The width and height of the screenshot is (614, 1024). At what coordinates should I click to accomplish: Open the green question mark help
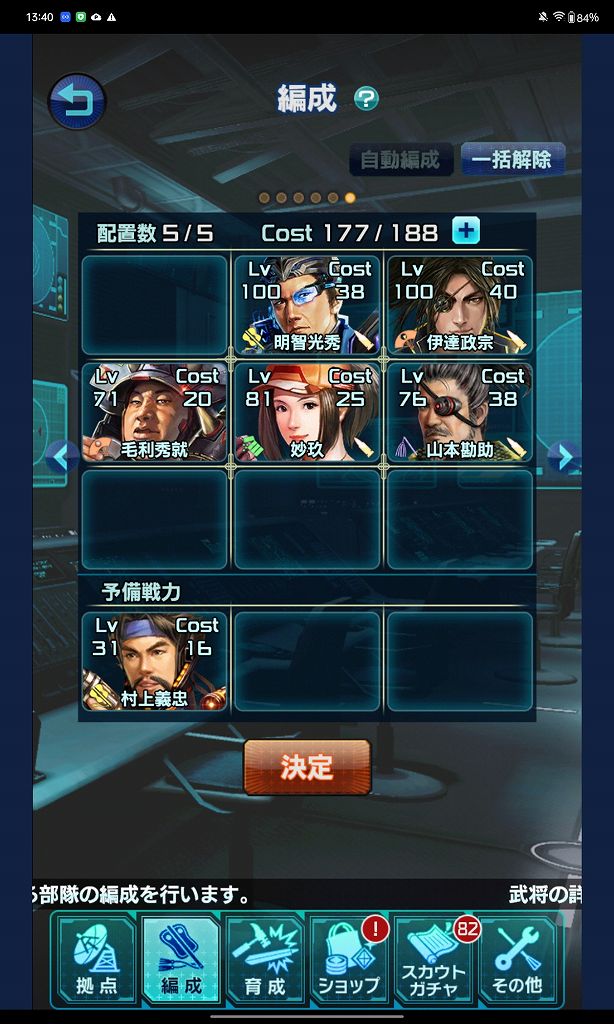click(x=367, y=98)
